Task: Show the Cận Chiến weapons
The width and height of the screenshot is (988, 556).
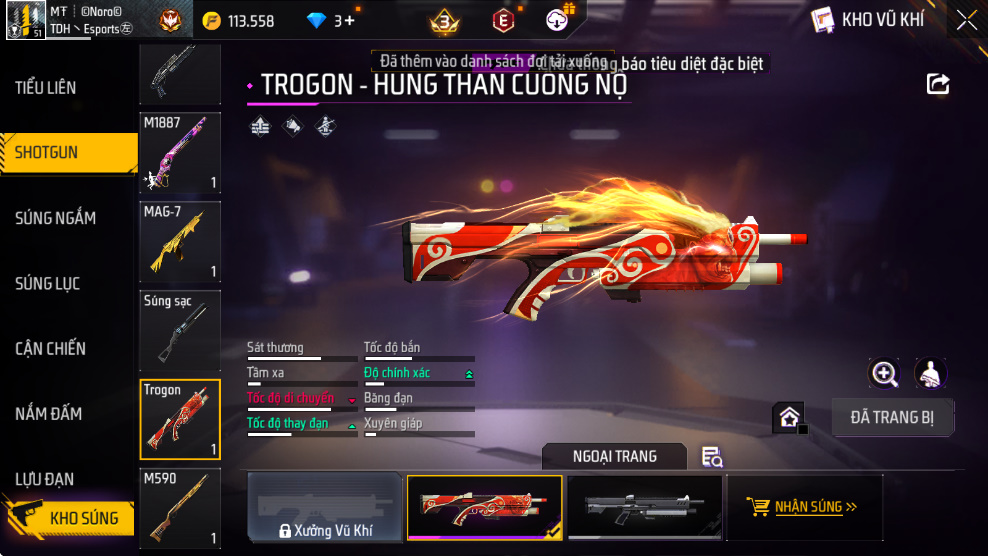Action: coord(50,349)
